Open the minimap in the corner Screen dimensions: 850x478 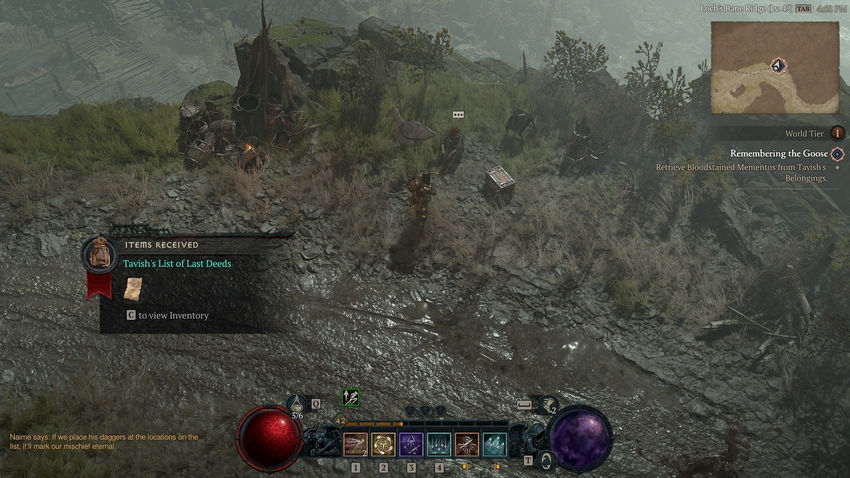click(774, 67)
